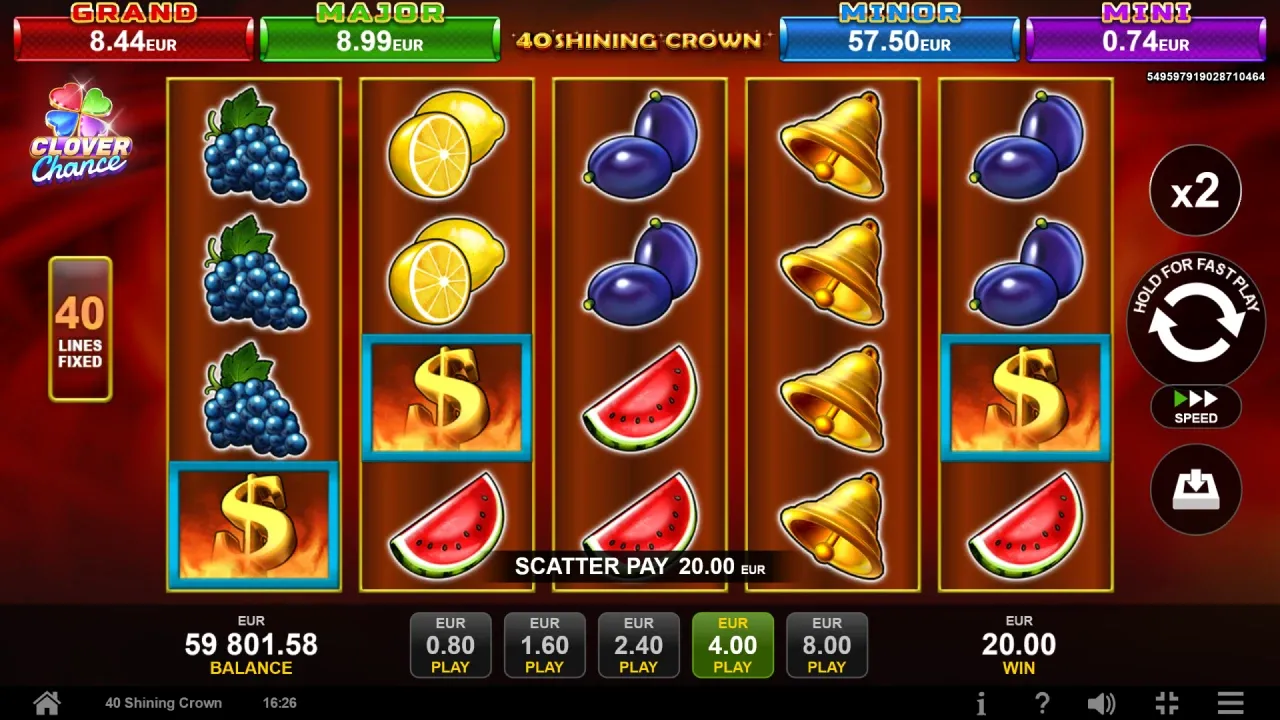Viewport: 1280px width, 720px height.
Task: Click the x2 multiplier icon
Action: pyautogui.click(x=1195, y=190)
